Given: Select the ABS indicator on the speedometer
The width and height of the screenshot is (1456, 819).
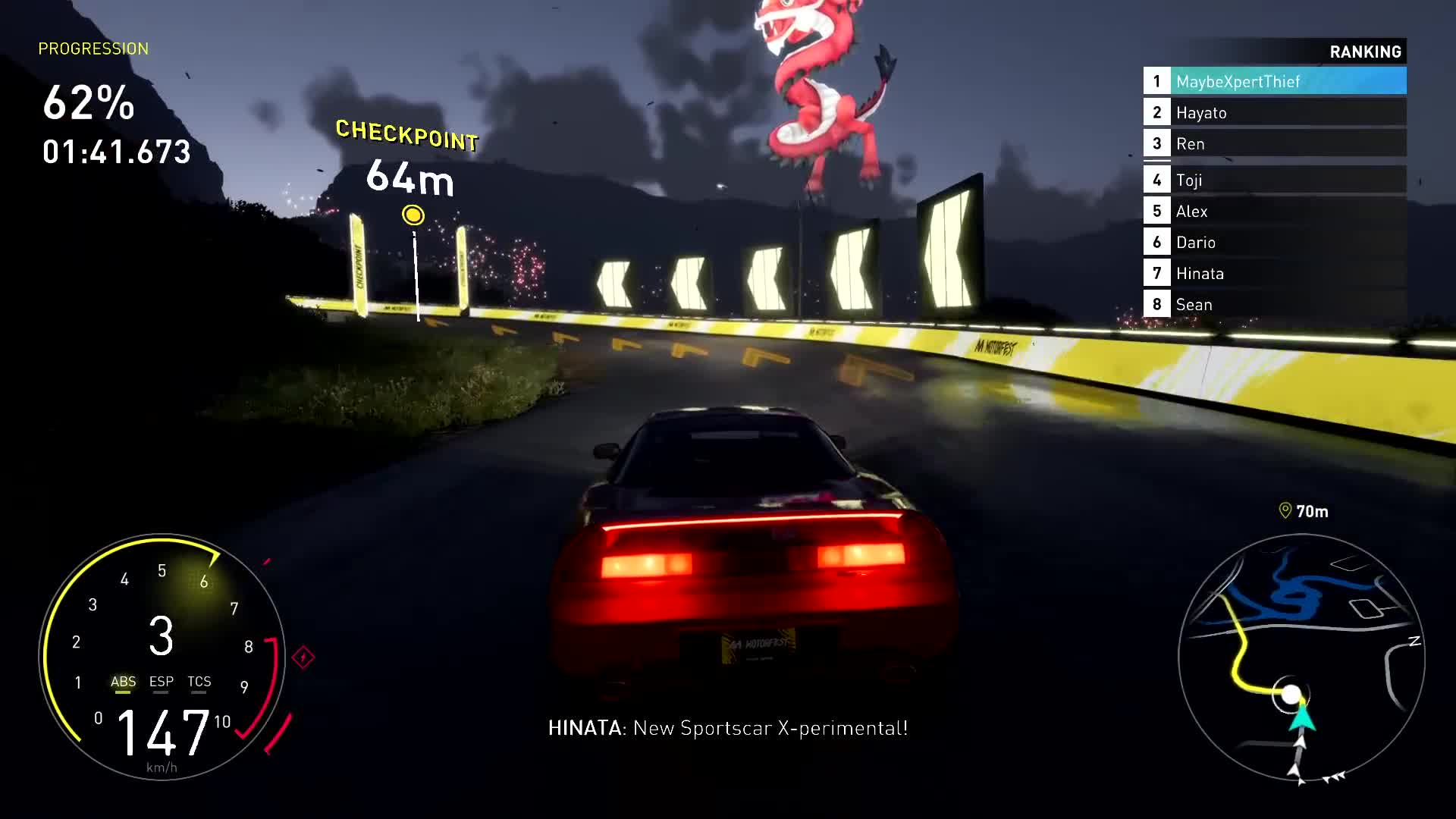Looking at the screenshot, I should click(124, 682).
